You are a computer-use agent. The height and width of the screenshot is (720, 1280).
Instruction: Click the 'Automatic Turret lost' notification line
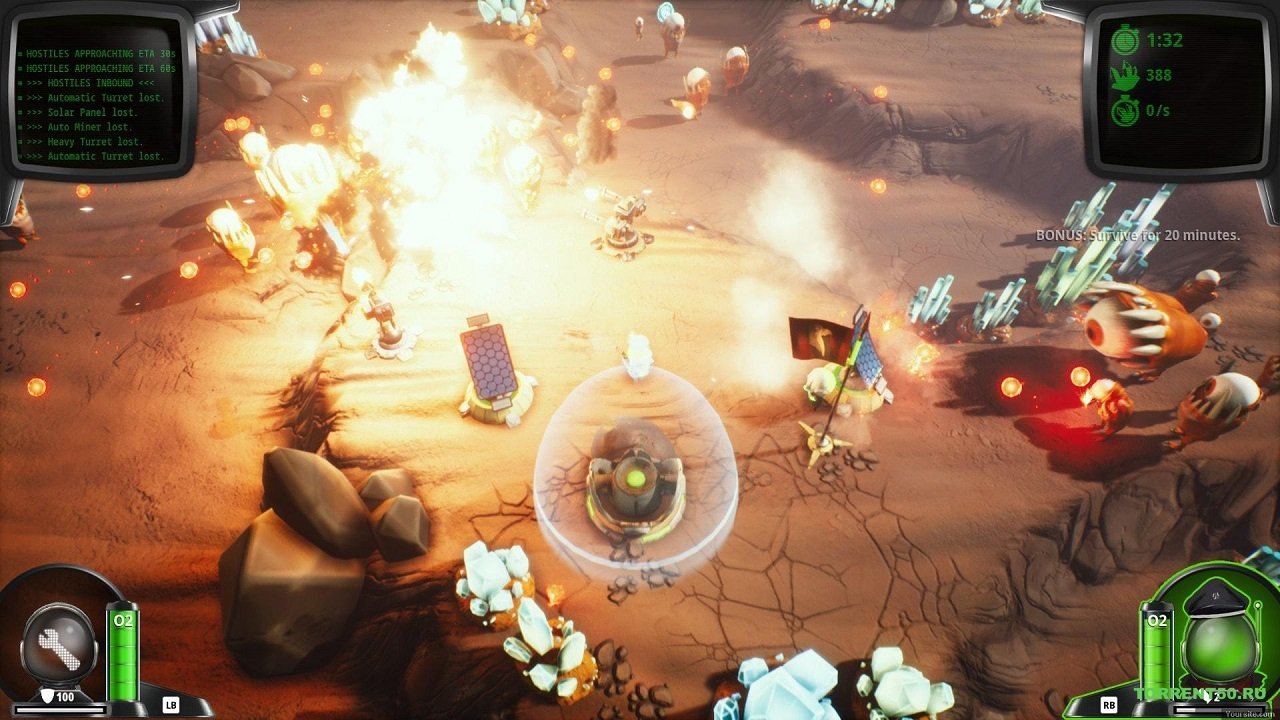click(x=94, y=156)
